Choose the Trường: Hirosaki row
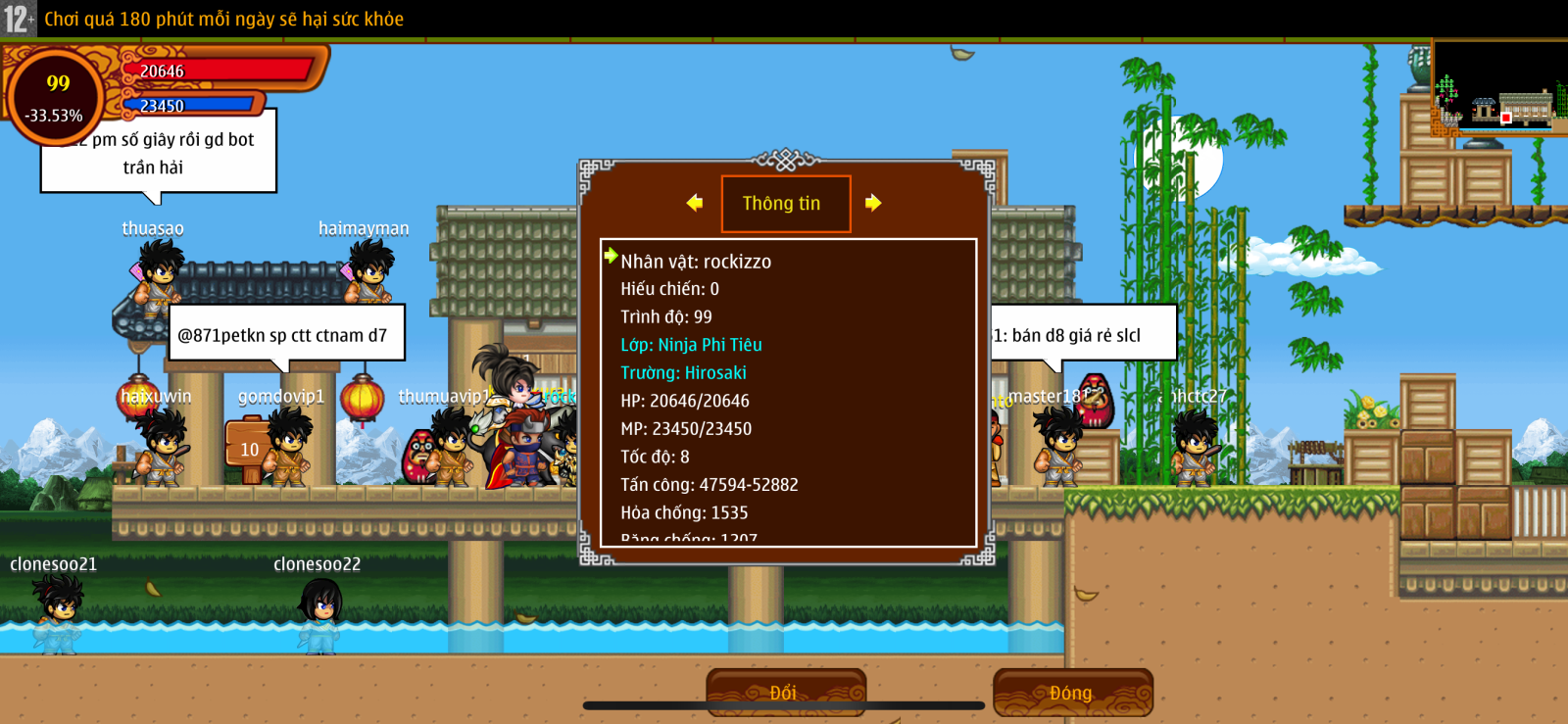Screen dimensions: 1568x724 tap(683, 373)
